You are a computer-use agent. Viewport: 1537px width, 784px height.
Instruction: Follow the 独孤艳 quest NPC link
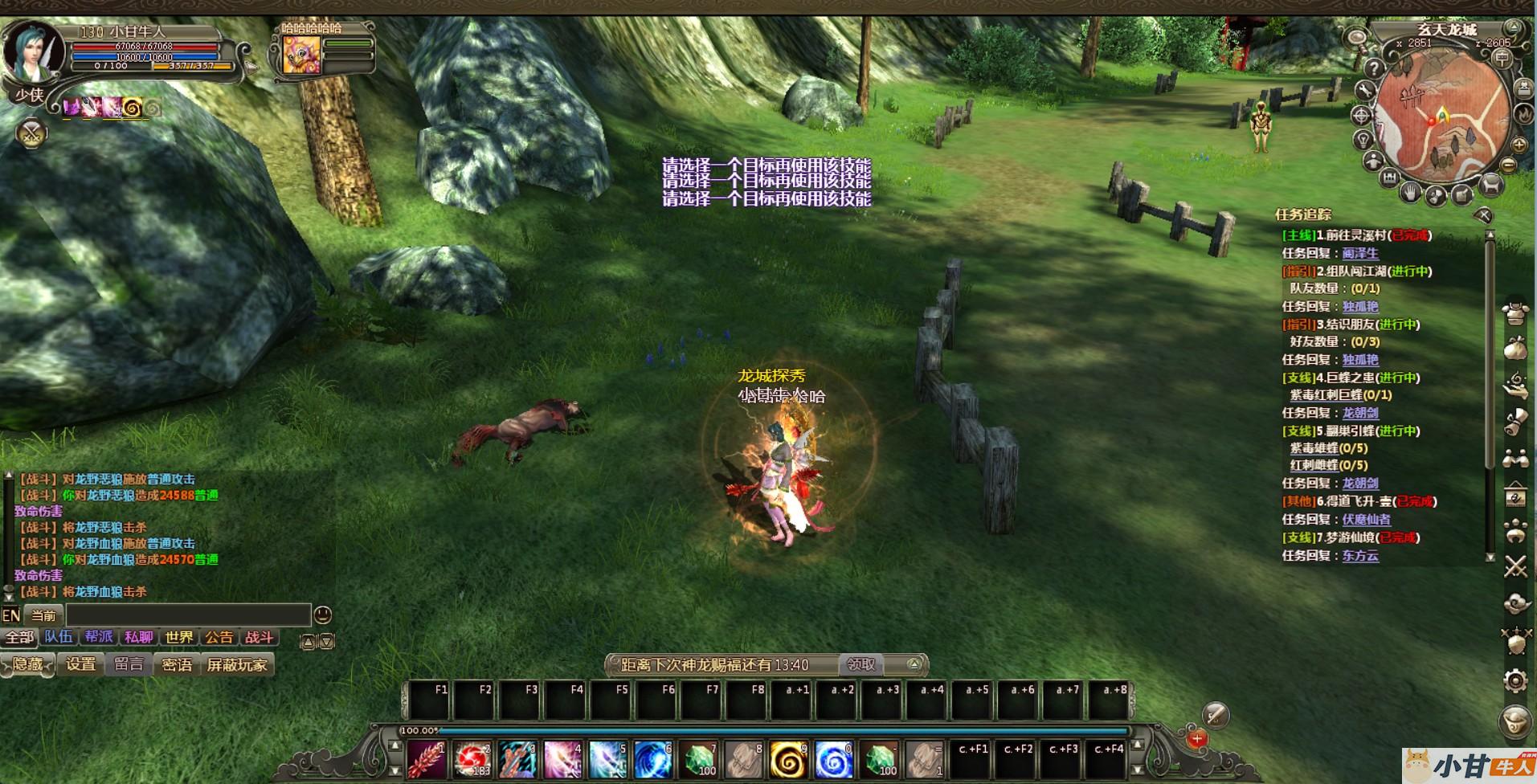(x=1360, y=307)
